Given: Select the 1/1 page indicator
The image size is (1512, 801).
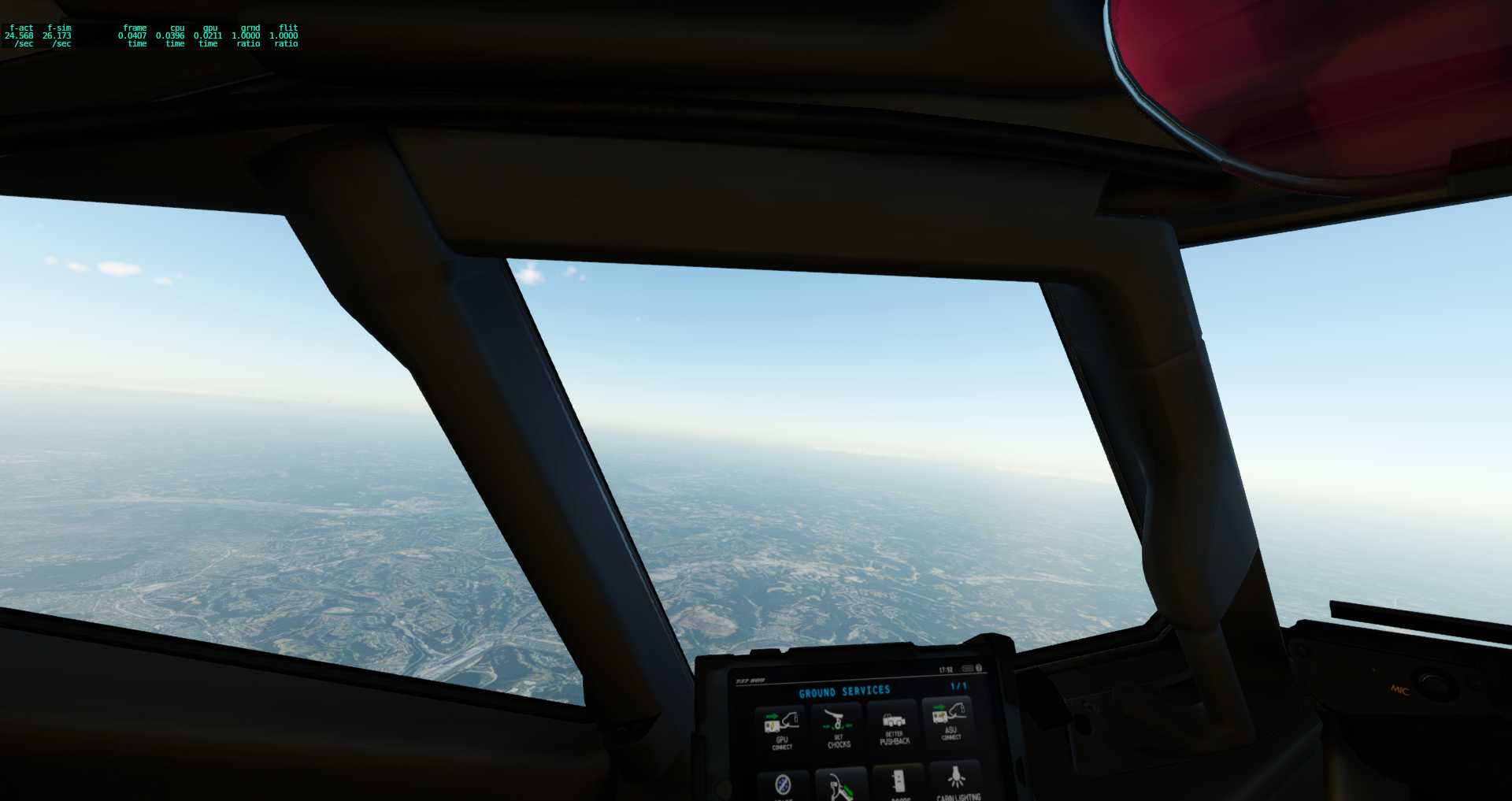Looking at the screenshot, I should point(958,688).
